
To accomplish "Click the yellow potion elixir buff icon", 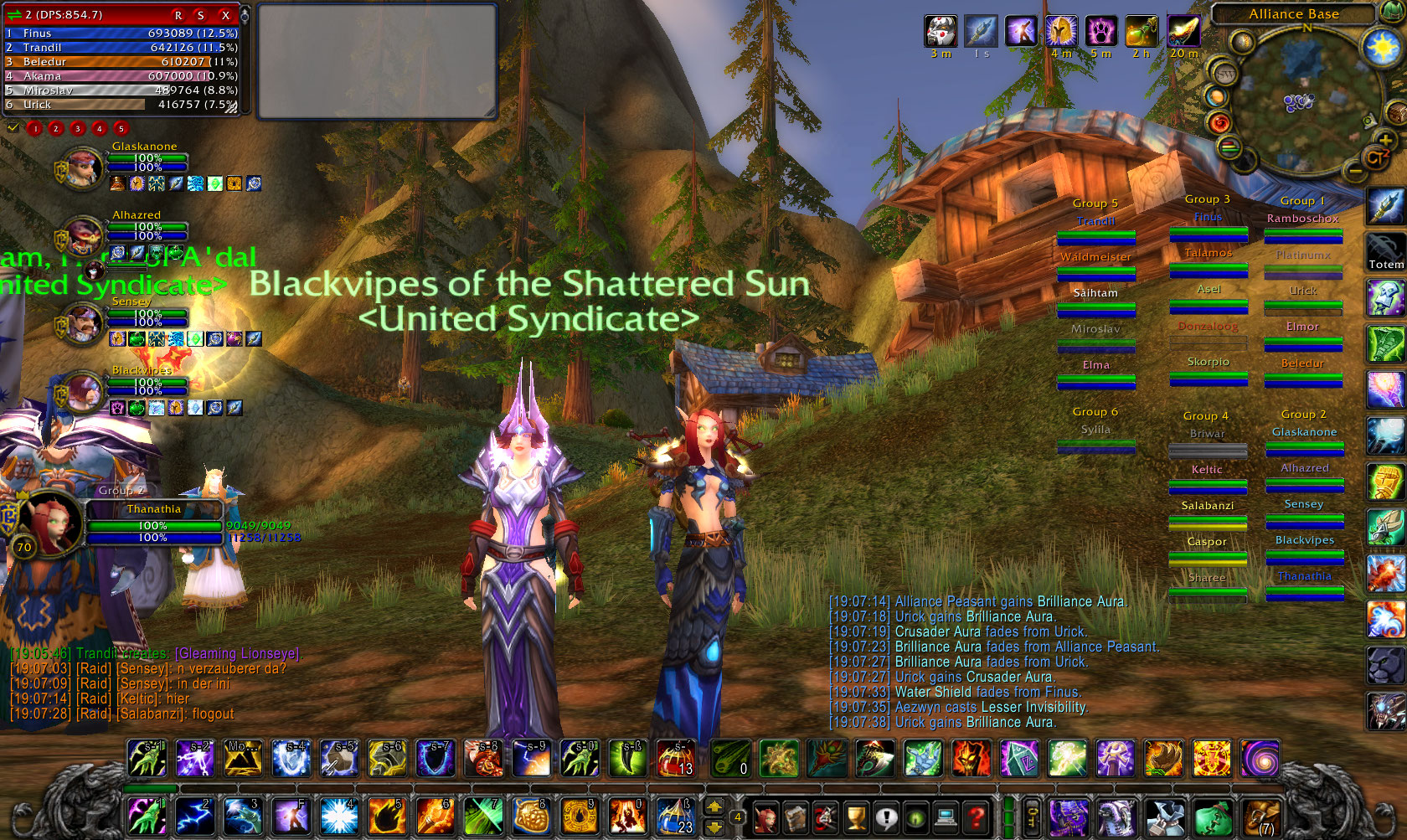I will click(1142, 31).
